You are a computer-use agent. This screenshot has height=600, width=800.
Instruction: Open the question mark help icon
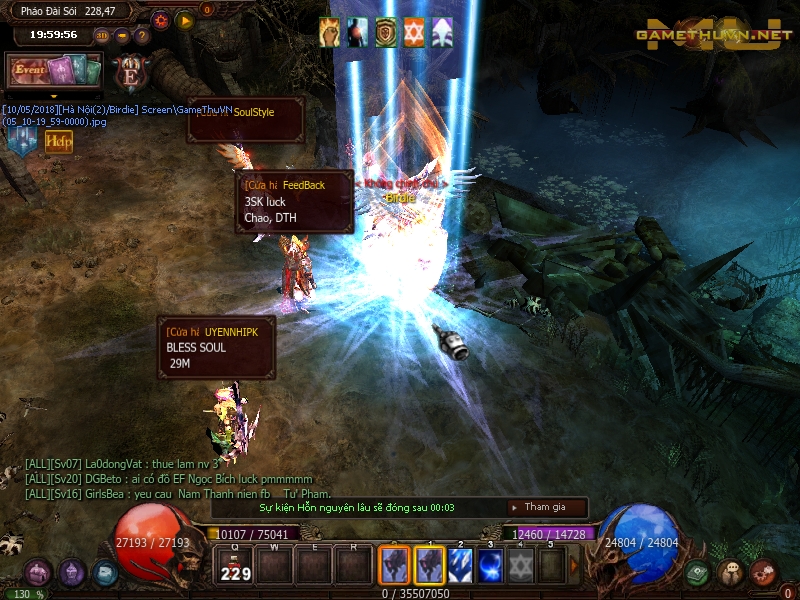coord(141,35)
